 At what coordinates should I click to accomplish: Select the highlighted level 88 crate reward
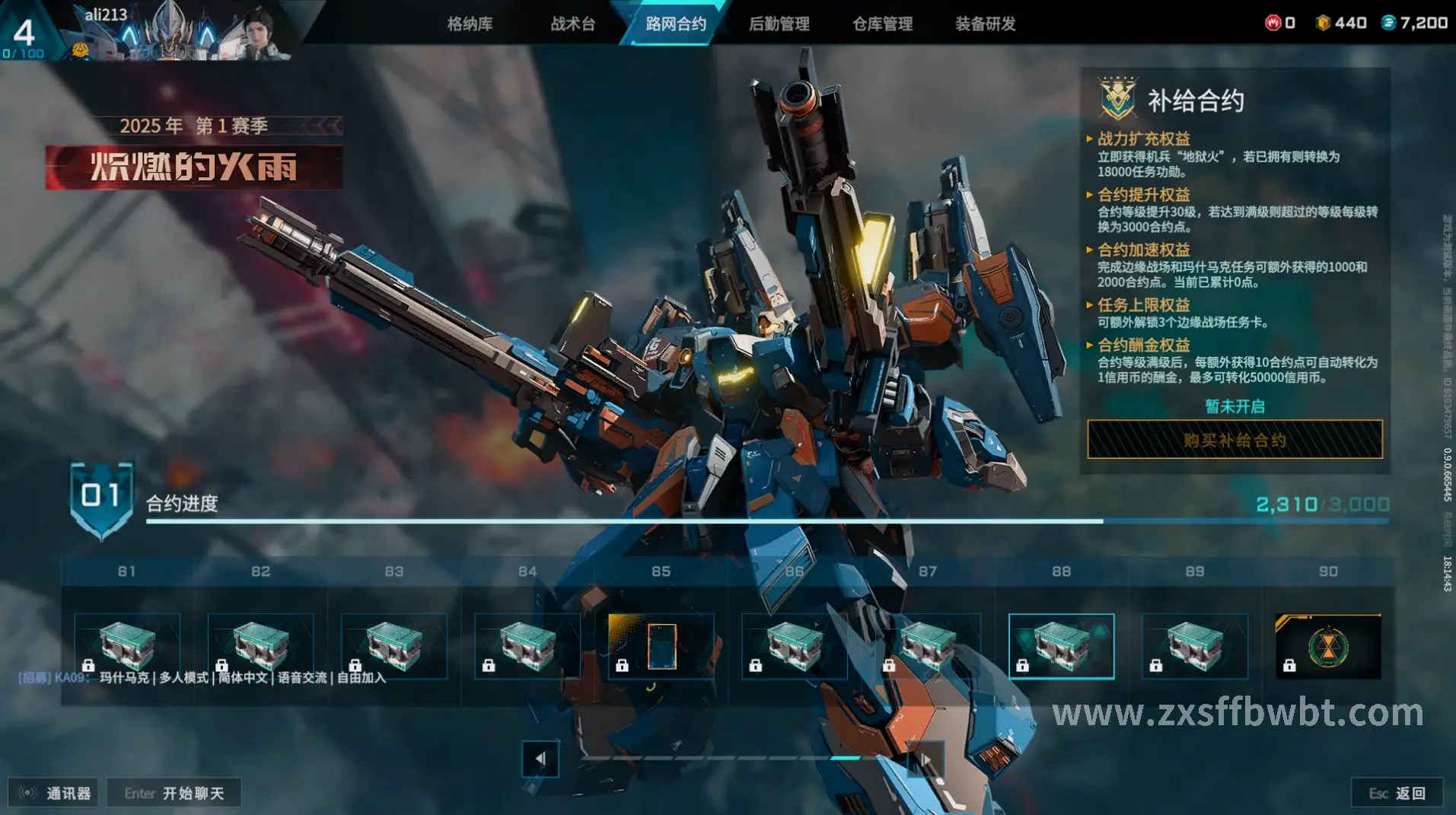coord(1061,646)
